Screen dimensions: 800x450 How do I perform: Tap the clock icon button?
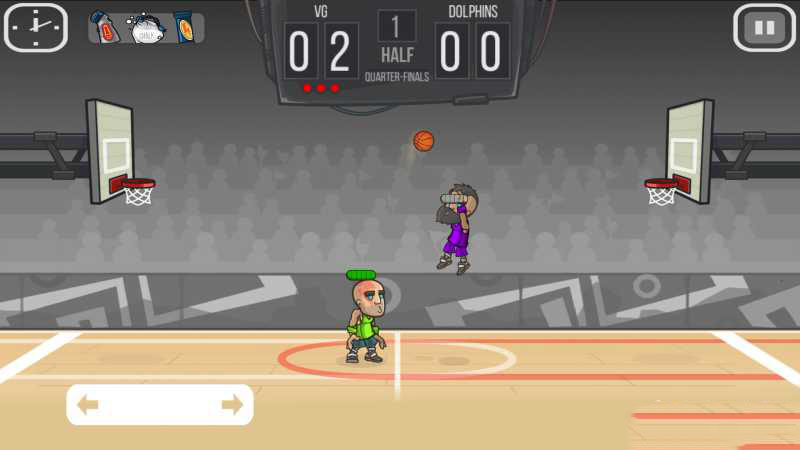(x=36, y=28)
